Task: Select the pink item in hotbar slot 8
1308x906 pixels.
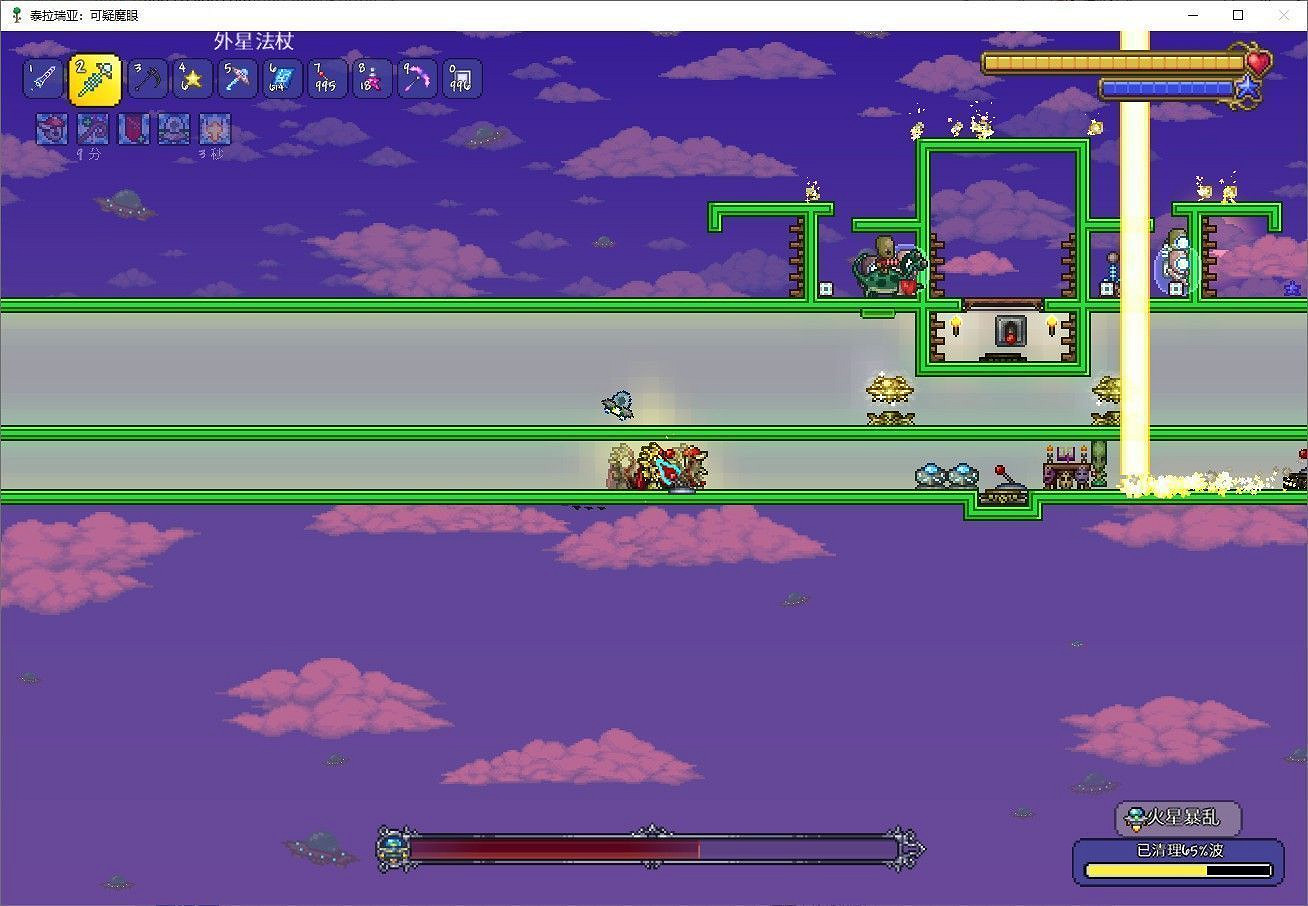Action: point(371,78)
